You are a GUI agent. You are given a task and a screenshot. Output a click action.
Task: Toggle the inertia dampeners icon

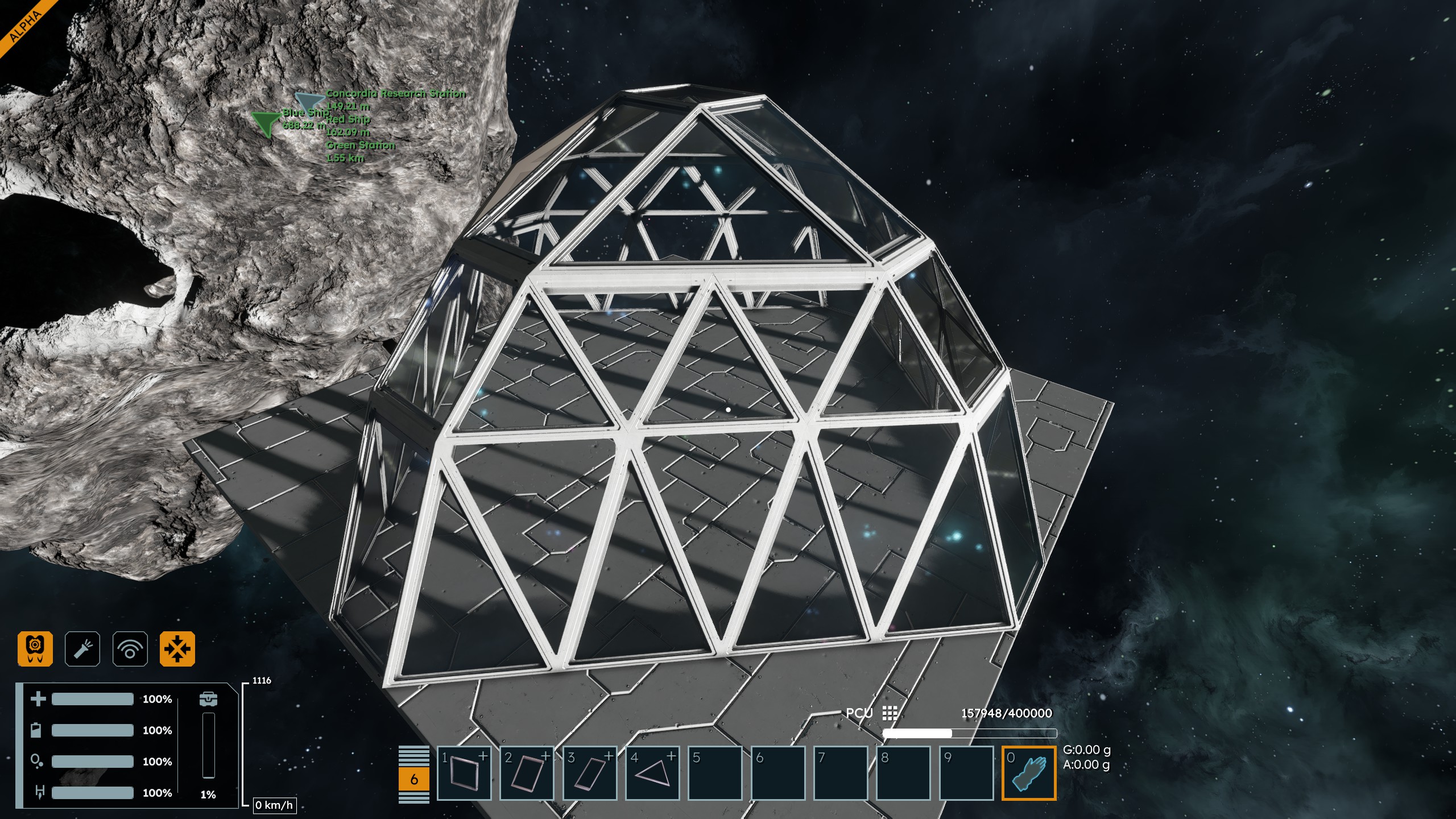(x=177, y=648)
